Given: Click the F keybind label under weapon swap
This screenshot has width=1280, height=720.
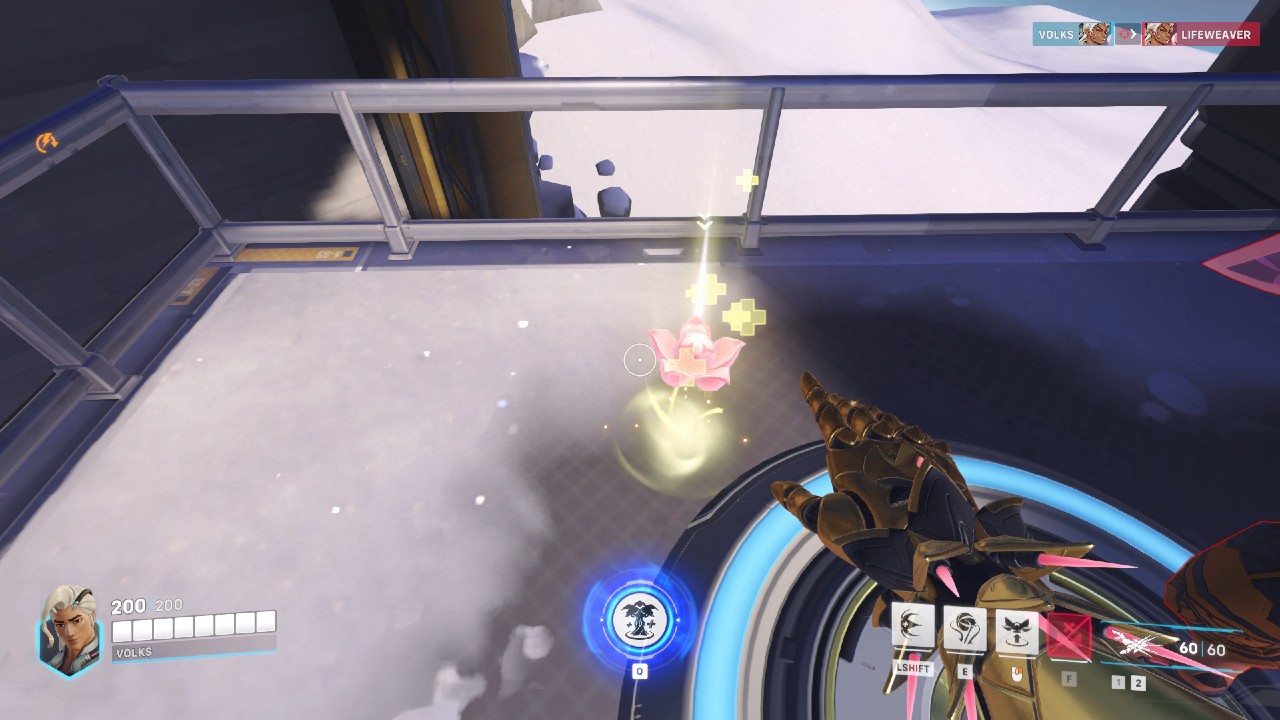Looking at the screenshot, I should [x=1069, y=679].
